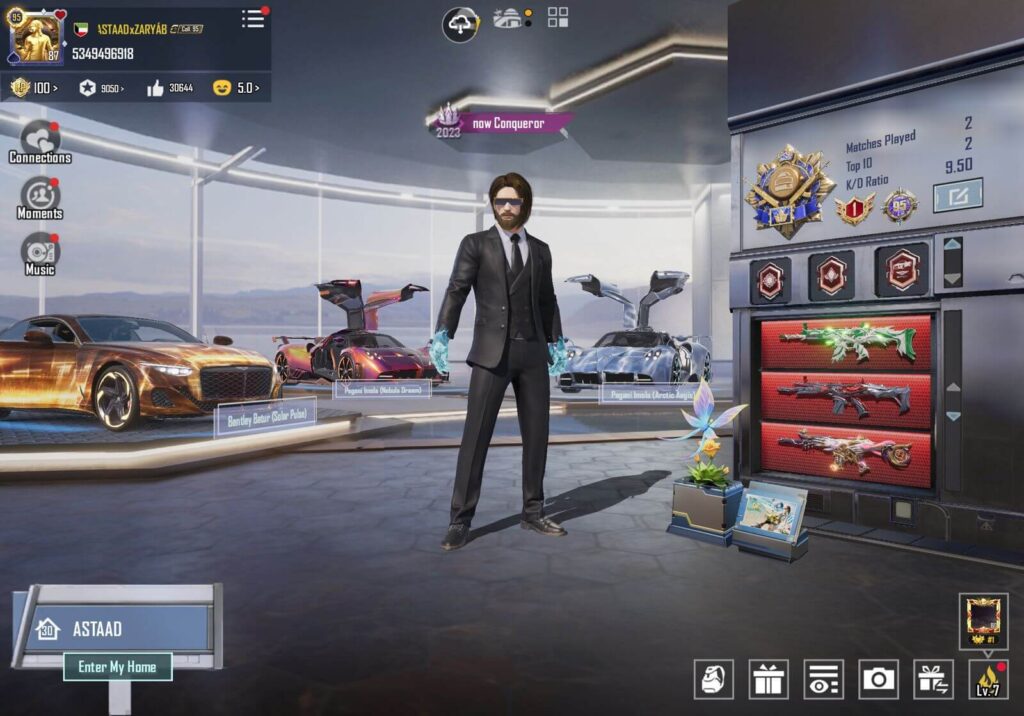Open the Connections panel
Screen dimensions: 1024x716
click(40, 140)
